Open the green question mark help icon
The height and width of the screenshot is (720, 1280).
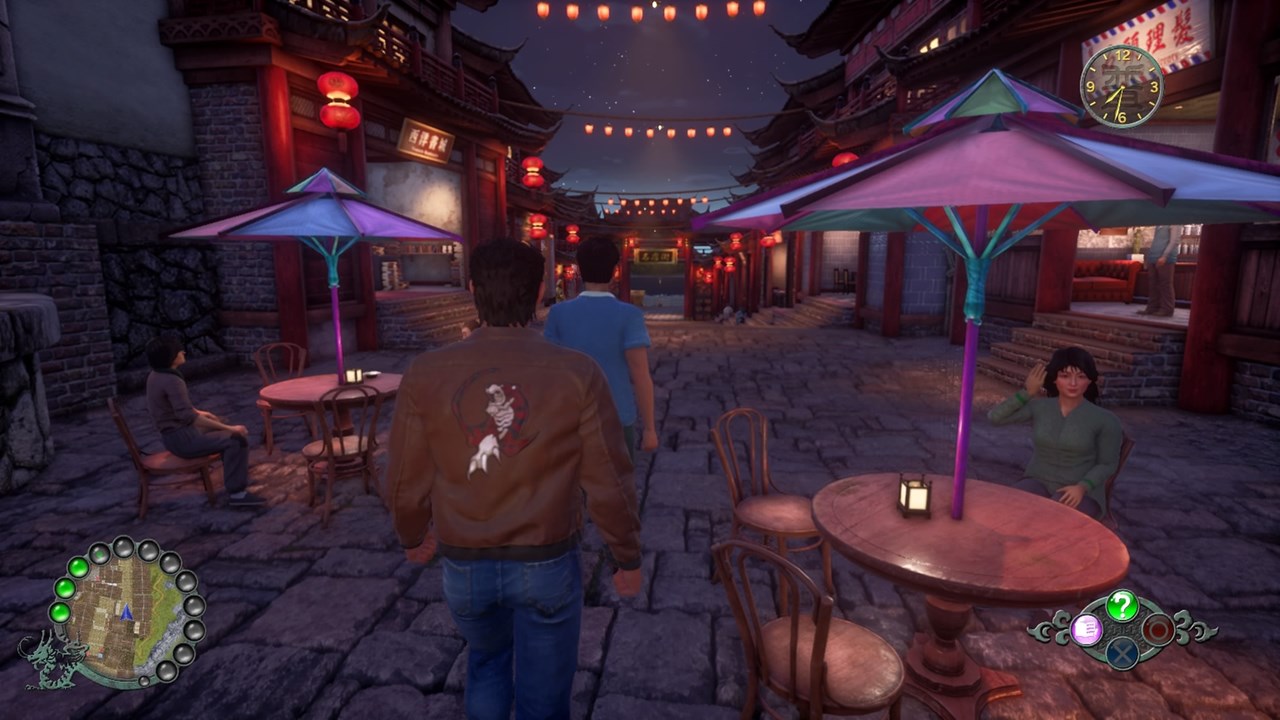coord(1123,604)
